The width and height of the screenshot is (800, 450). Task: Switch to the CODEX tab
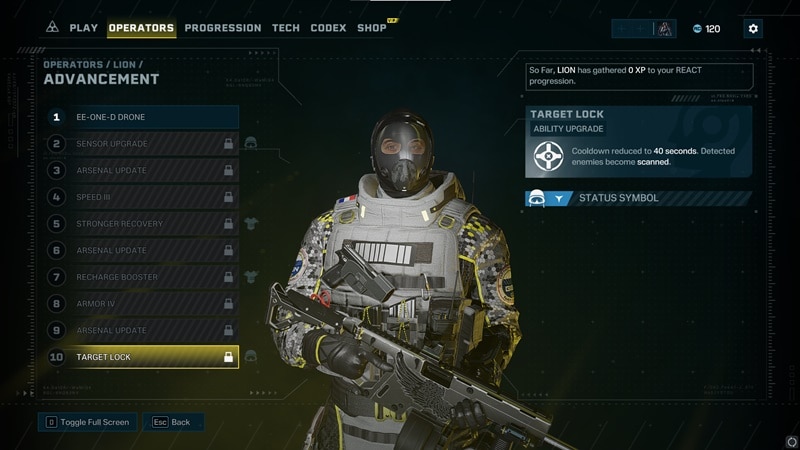[328, 28]
